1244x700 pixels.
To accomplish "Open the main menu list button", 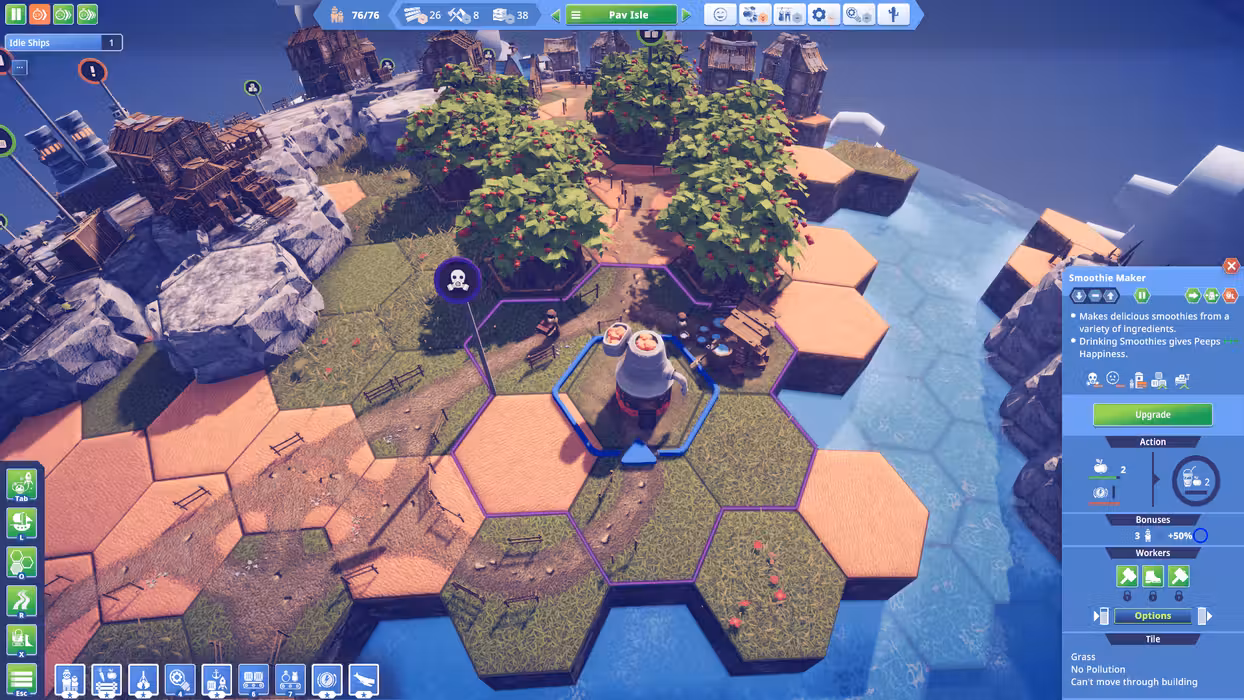I will pyautogui.click(x=22, y=679).
